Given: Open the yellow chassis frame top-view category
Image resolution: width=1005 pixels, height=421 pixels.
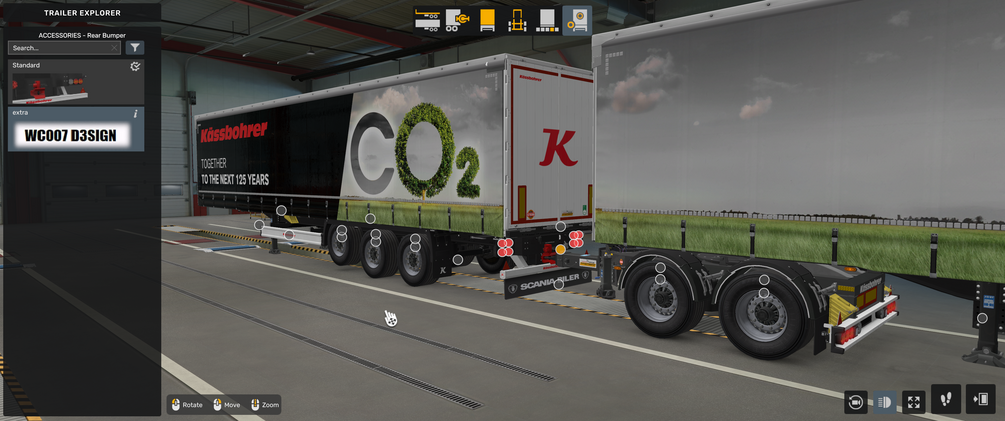Looking at the screenshot, I should click(x=517, y=20).
